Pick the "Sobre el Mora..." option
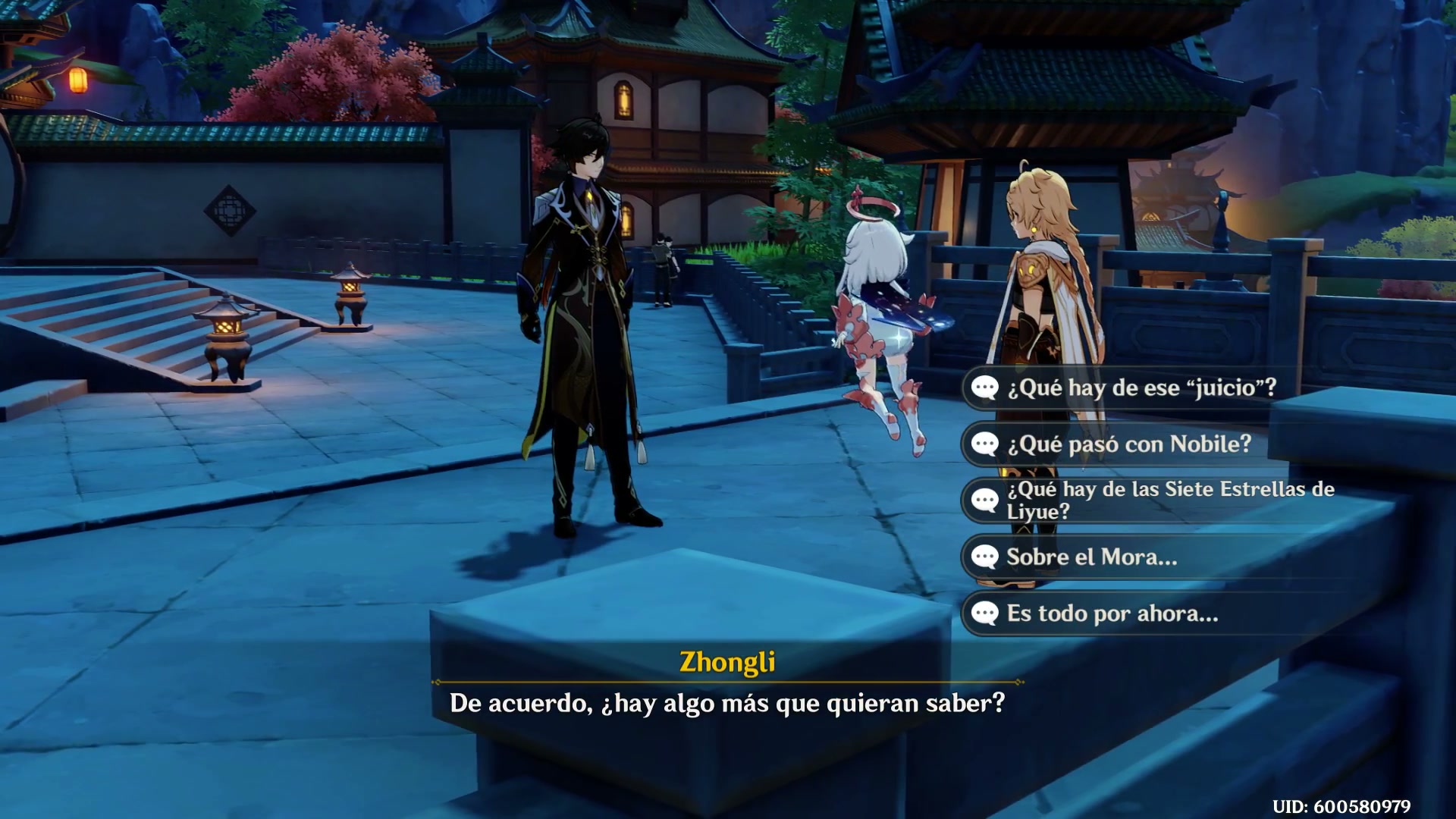This screenshot has height=819, width=1456. [x=1091, y=557]
